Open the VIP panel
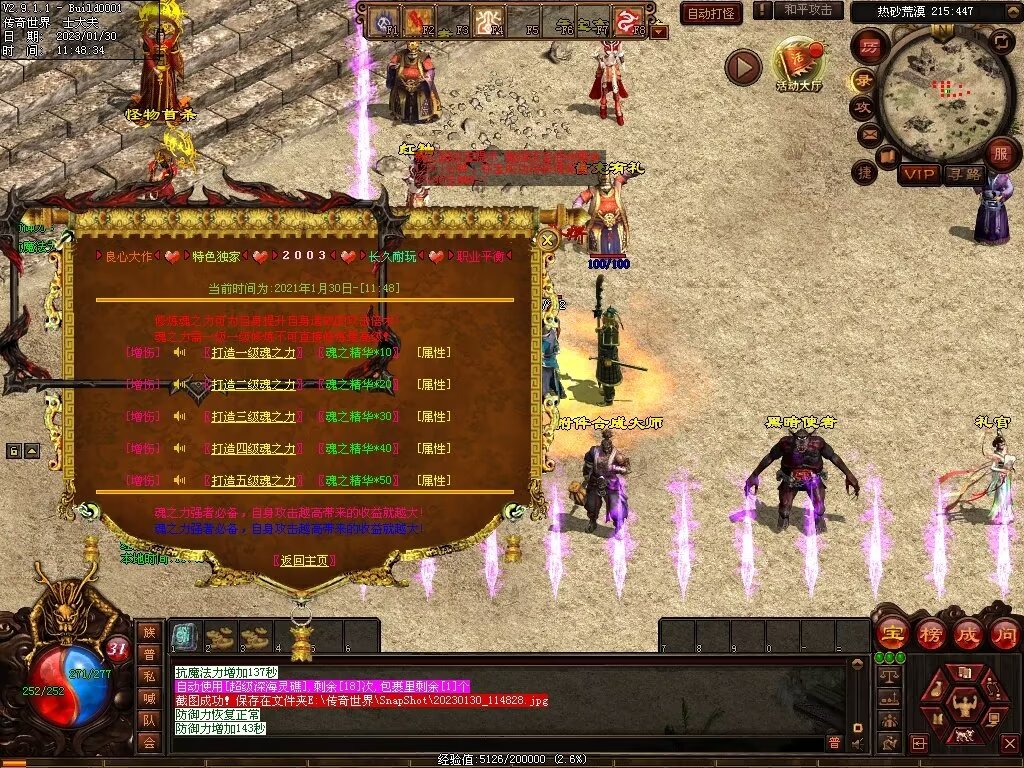This screenshot has width=1024, height=768. (917, 175)
